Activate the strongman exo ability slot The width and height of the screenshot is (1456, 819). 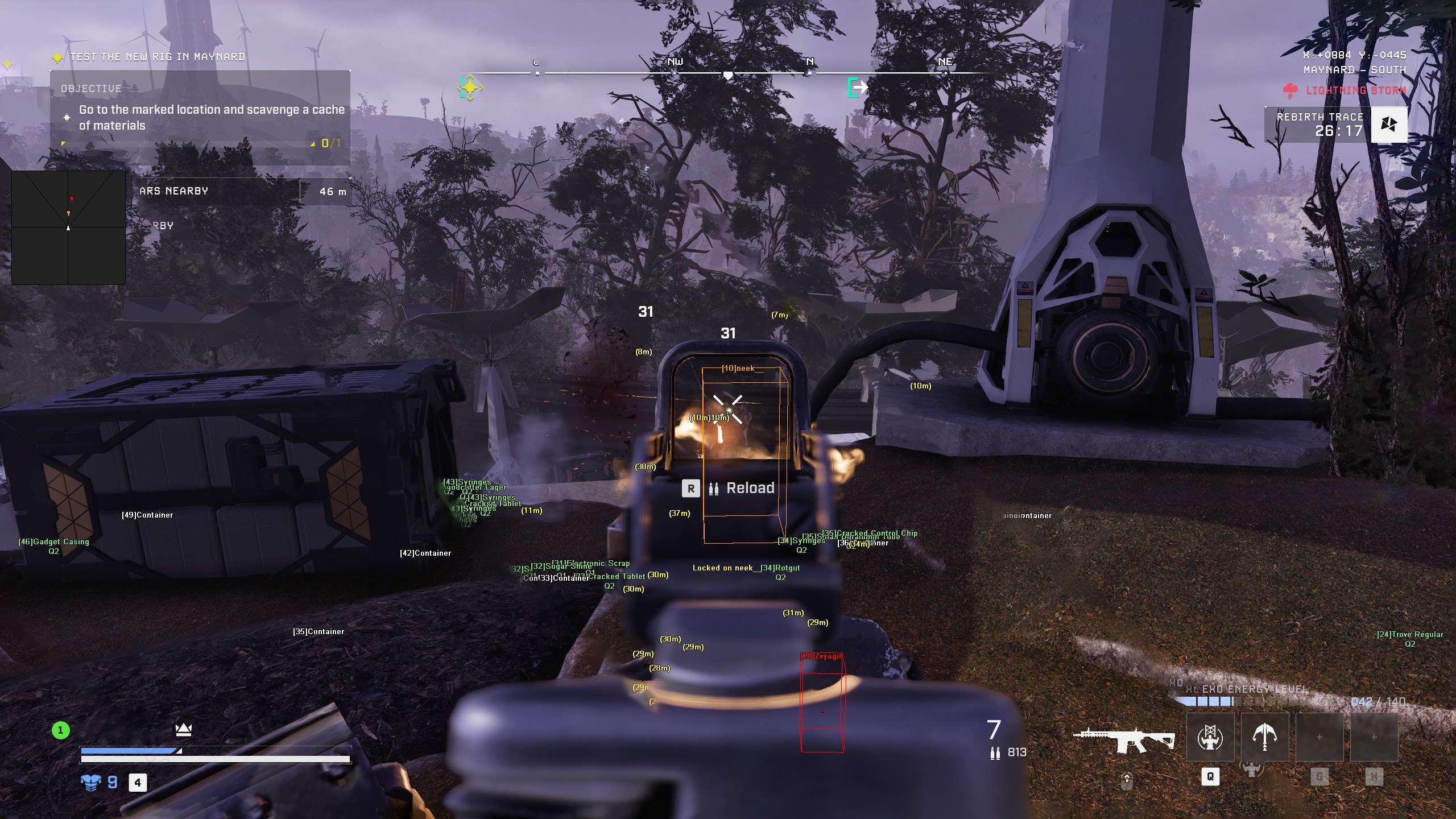coord(1210,738)
